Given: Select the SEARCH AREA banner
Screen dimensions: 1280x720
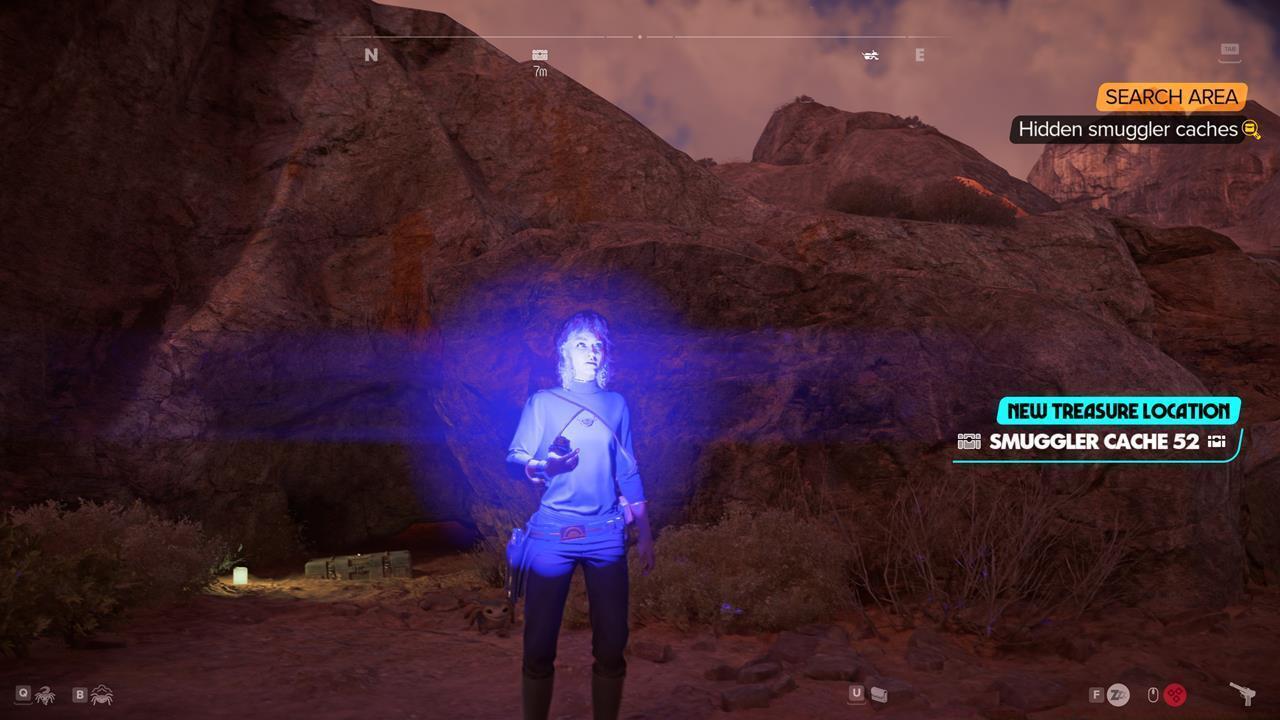Looking at the screenshot, I should [1171, 97].
